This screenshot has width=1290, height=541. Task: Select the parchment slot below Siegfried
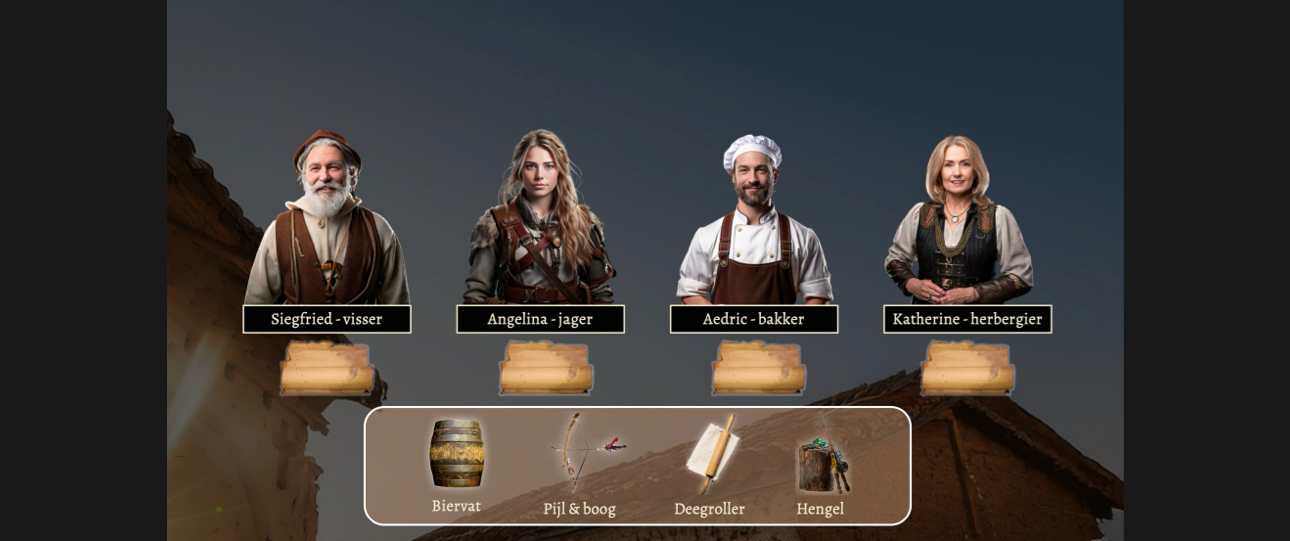point(327,368)
